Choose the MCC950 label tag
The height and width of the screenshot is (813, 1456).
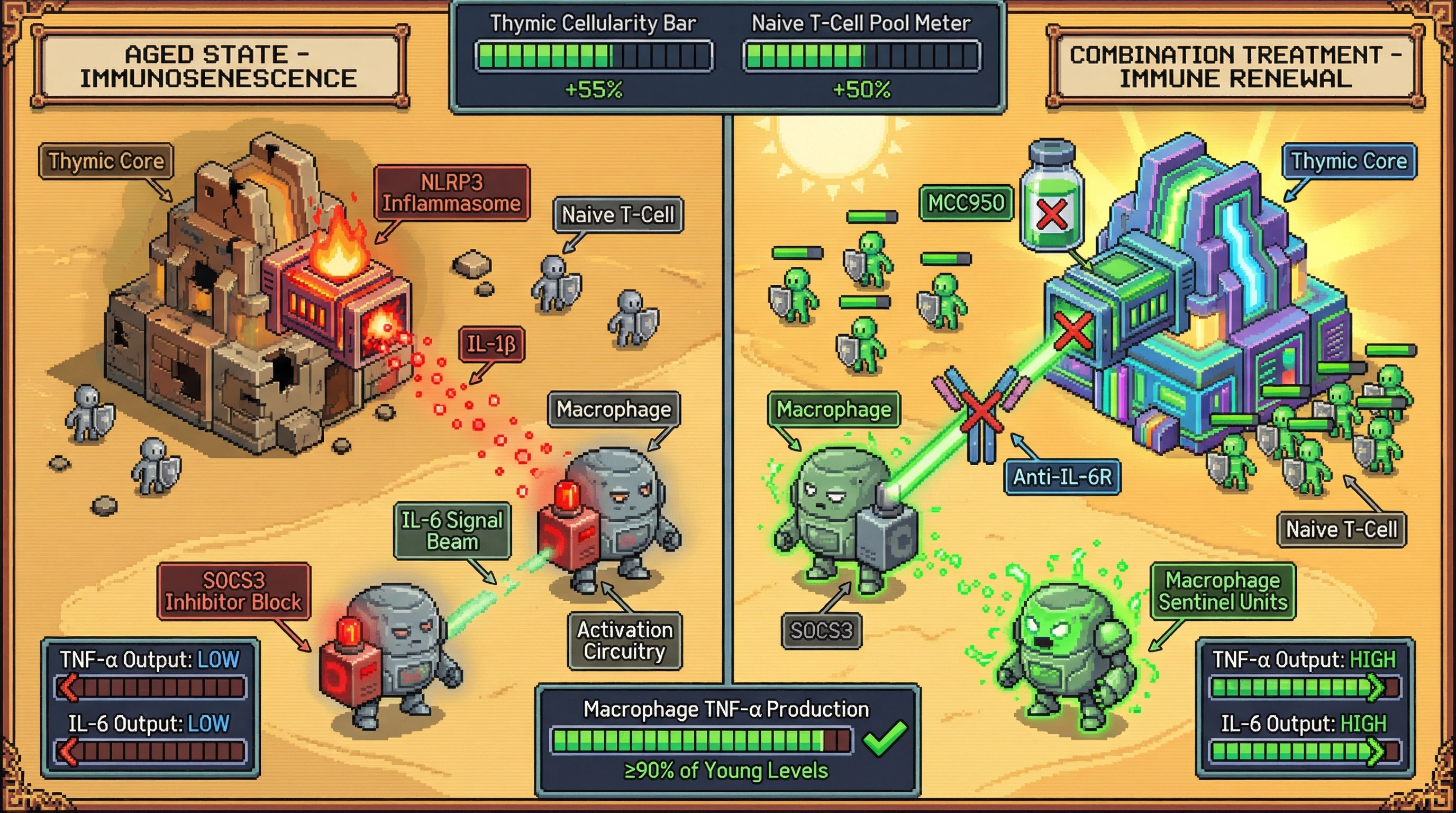coord(966,202)
